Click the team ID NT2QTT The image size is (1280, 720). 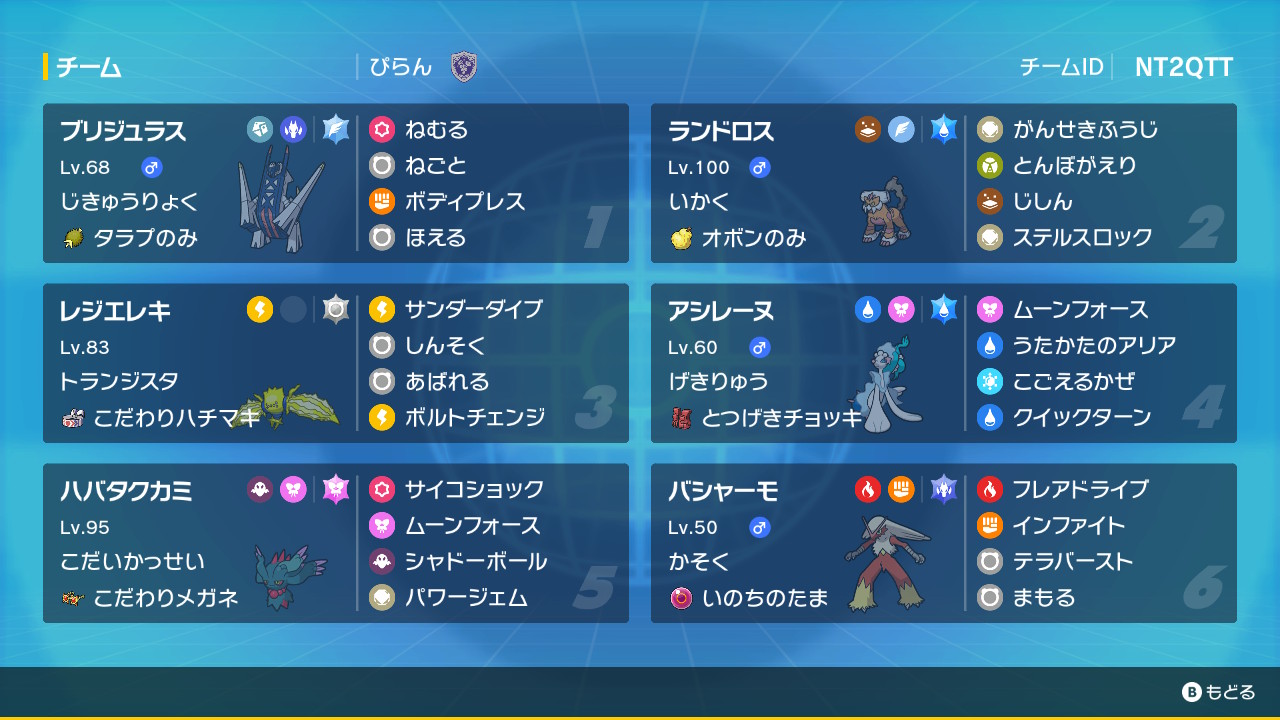click(x=1183, y=67)
